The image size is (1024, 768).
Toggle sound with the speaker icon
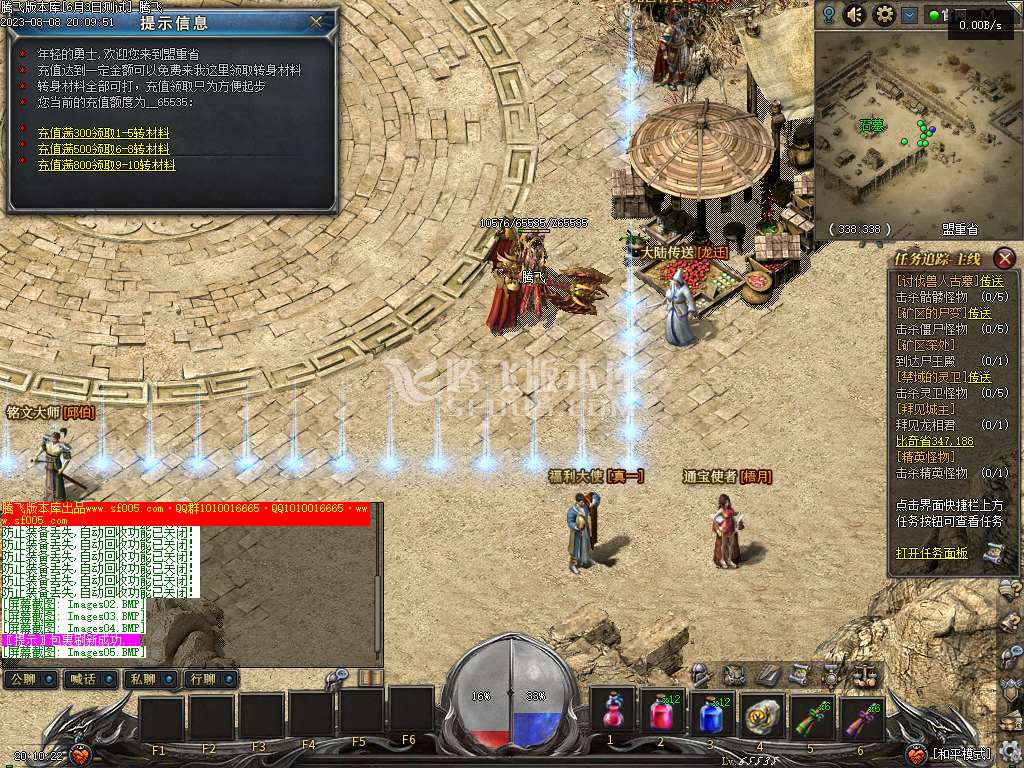[855, 15]
